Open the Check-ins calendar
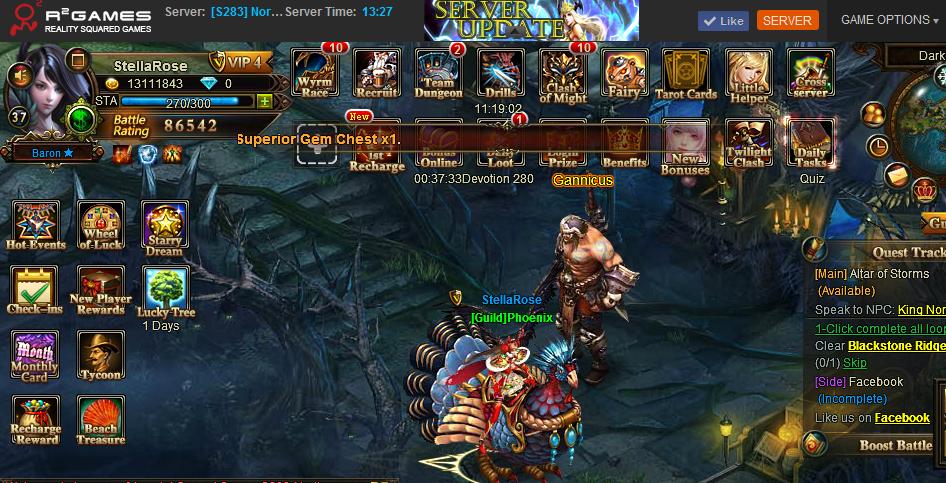Viewport: 946px width, 483px height. pos(34,291)
